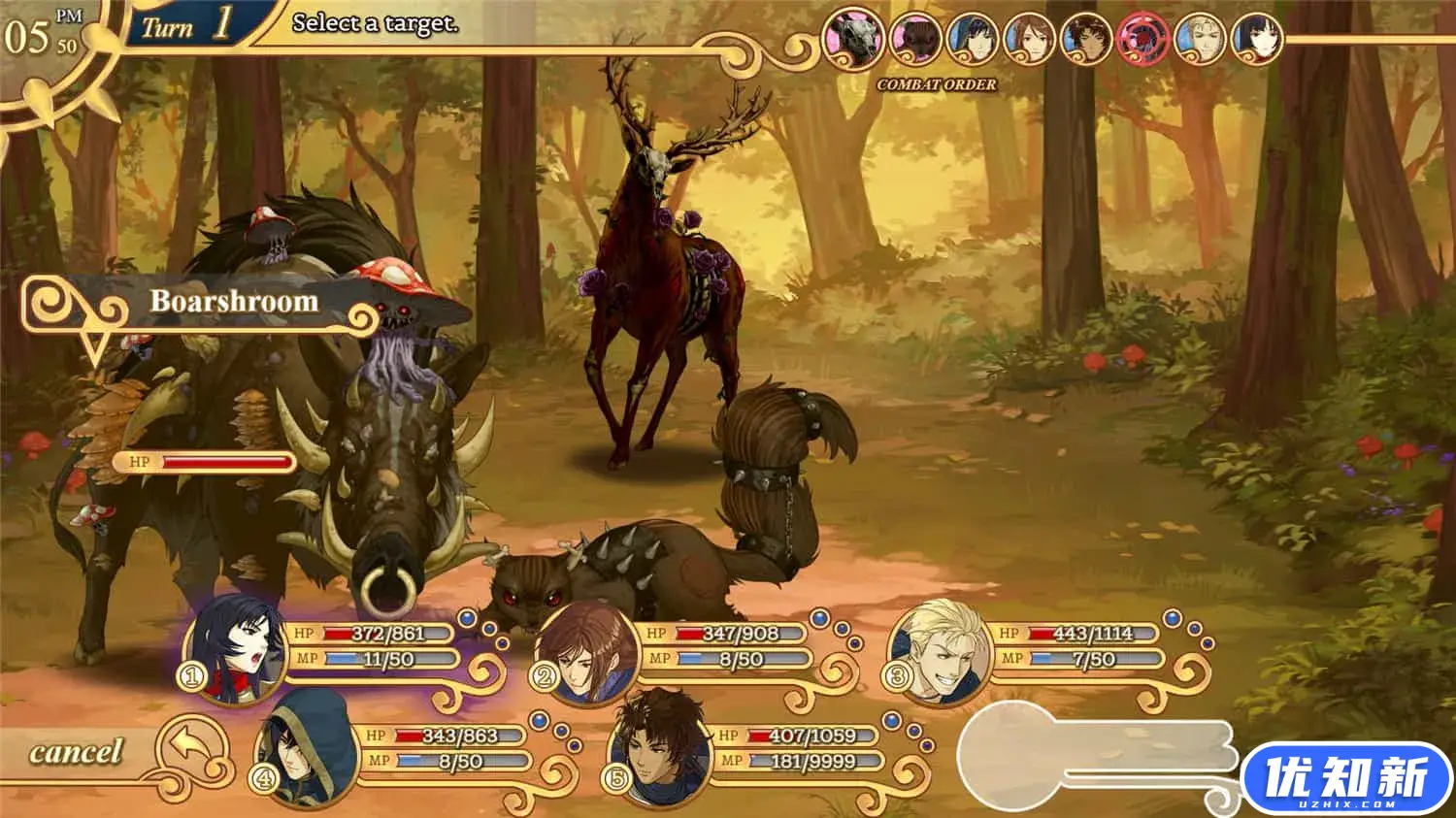Cancel the target selection

[x=78, y=752]
